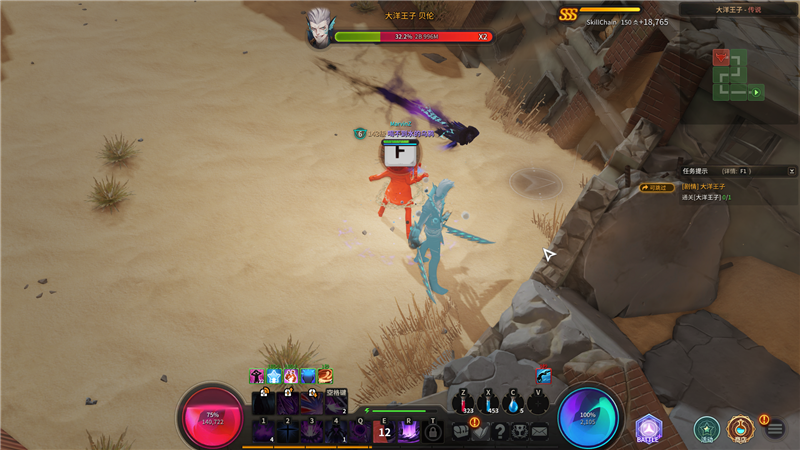Viewport: 800px width, 450px height.
Task: Click the locked T skill slot
Action: point(432,432)
